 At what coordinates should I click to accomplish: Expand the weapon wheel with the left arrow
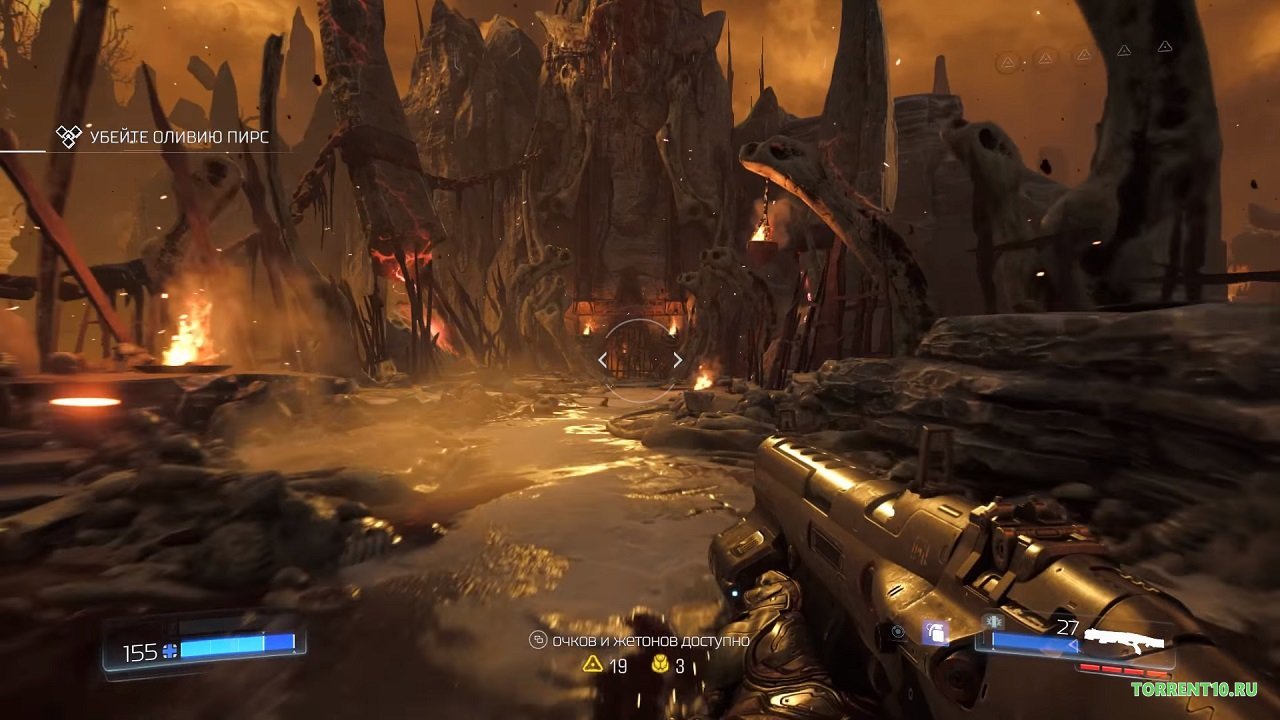coord(601,358)
